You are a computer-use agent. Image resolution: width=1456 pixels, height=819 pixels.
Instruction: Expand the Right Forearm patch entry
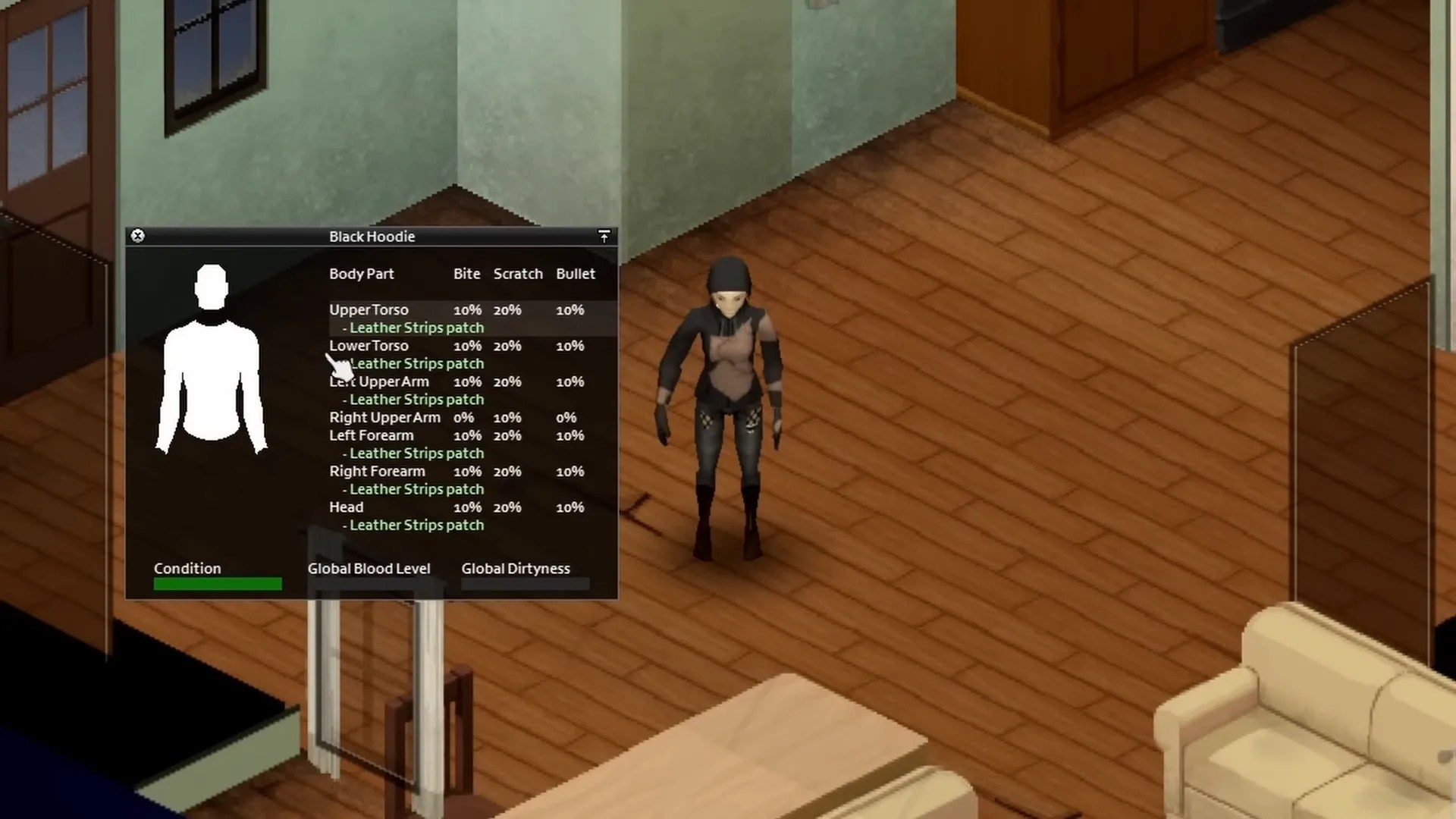tap(416, 489)
